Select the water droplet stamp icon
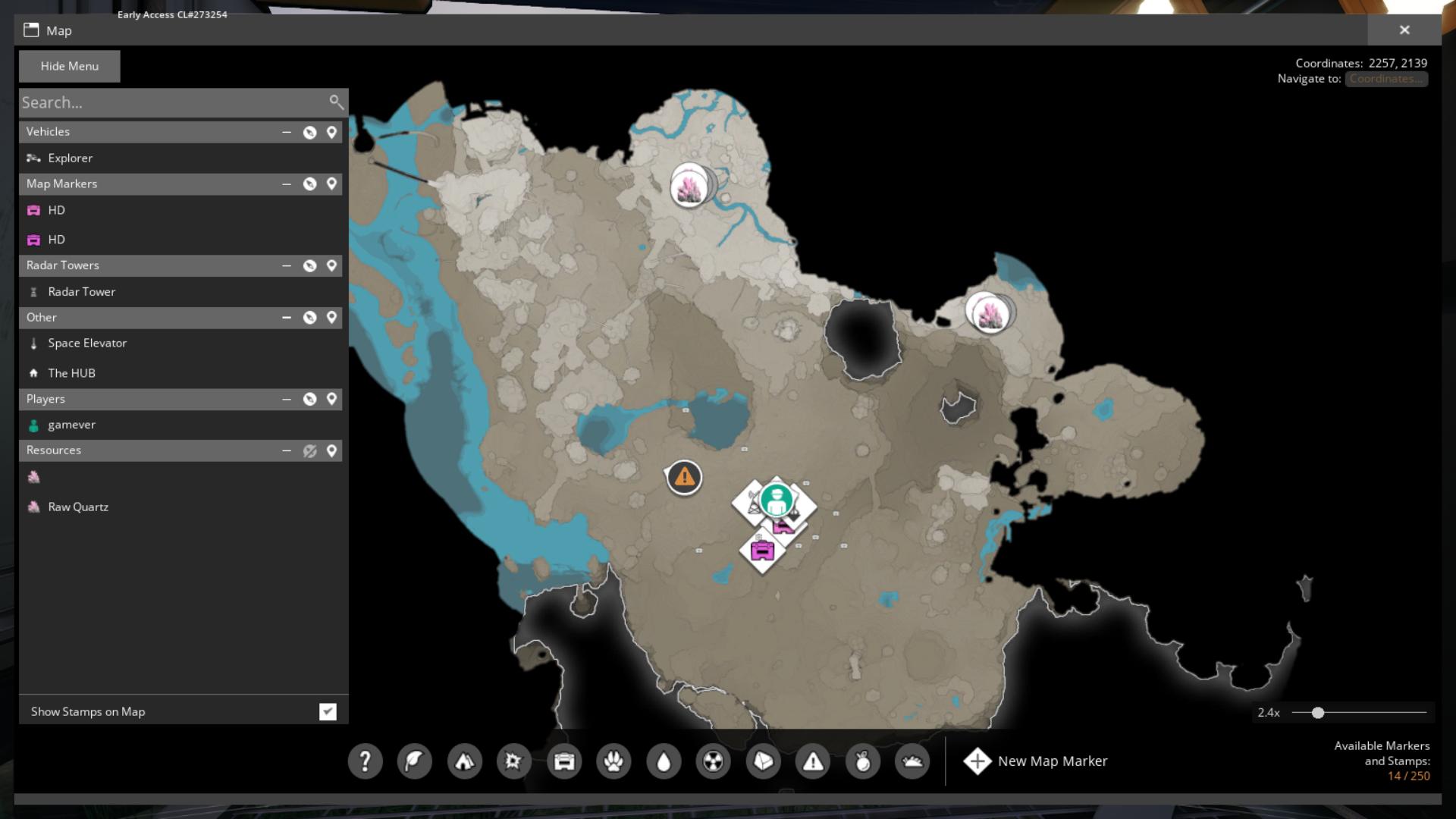Screen dimensions: 1456x819 pyautogui.click(x=664, y=761)
